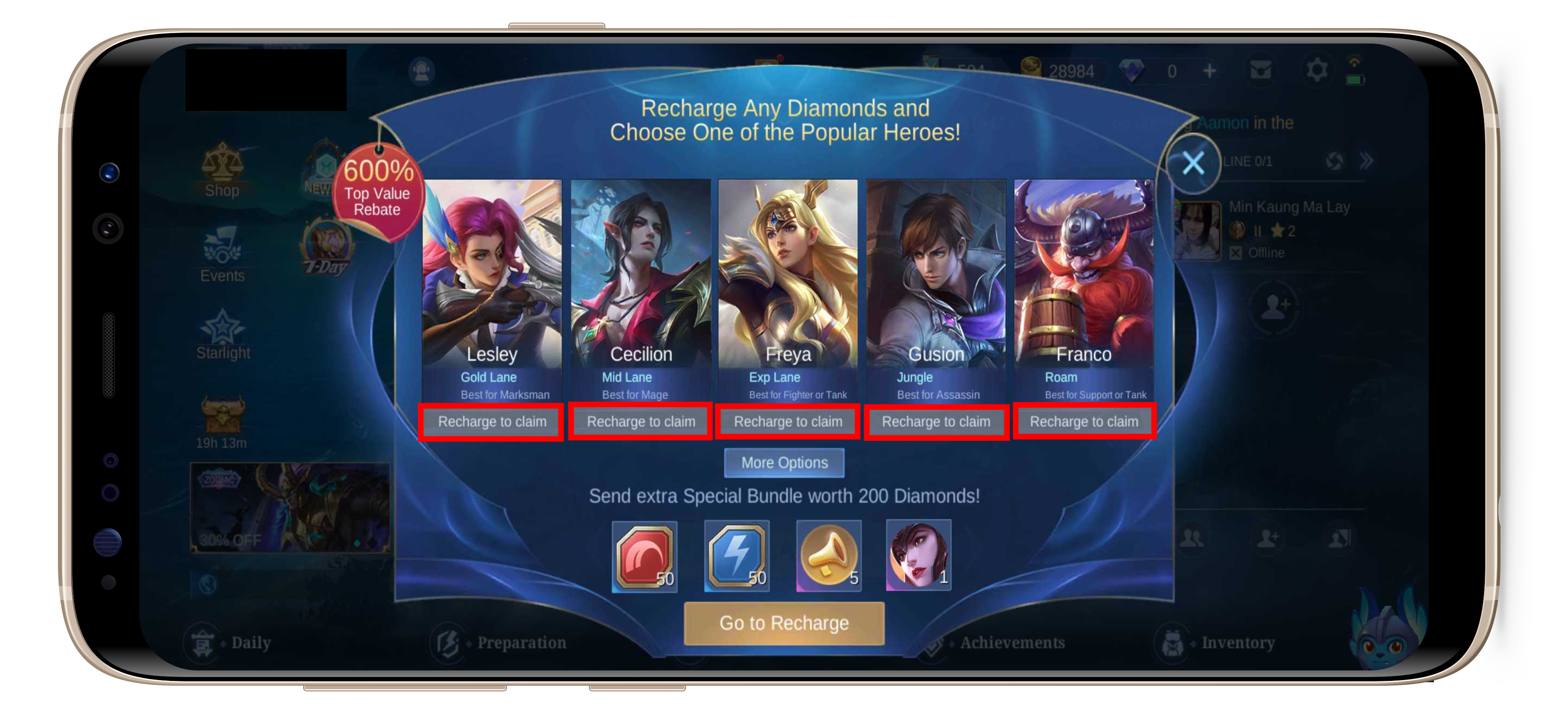1568x714 pixels.
Task: Expand the friend list panel chevron
Action: coord(1367,161)
